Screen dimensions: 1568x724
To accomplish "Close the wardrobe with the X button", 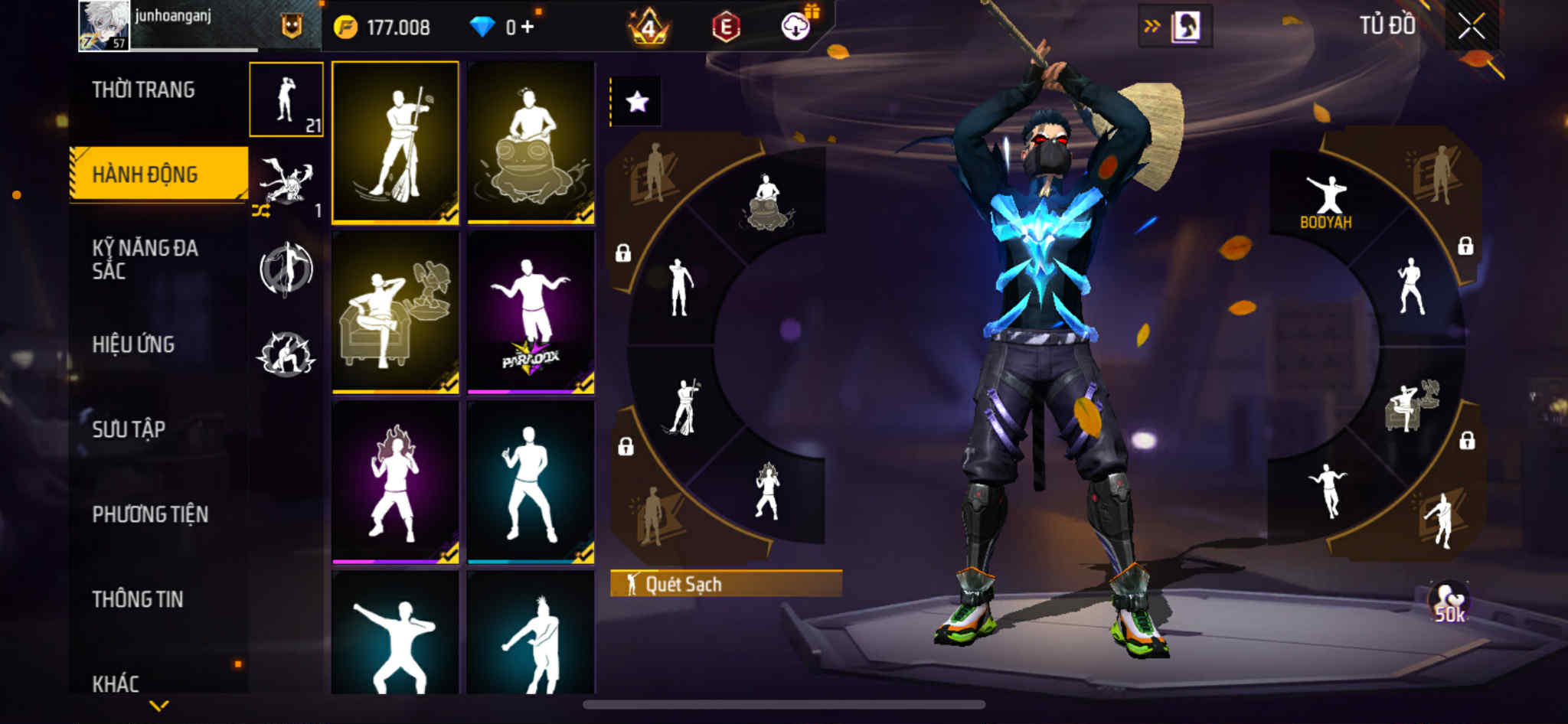I will [x=1471, y=28].
